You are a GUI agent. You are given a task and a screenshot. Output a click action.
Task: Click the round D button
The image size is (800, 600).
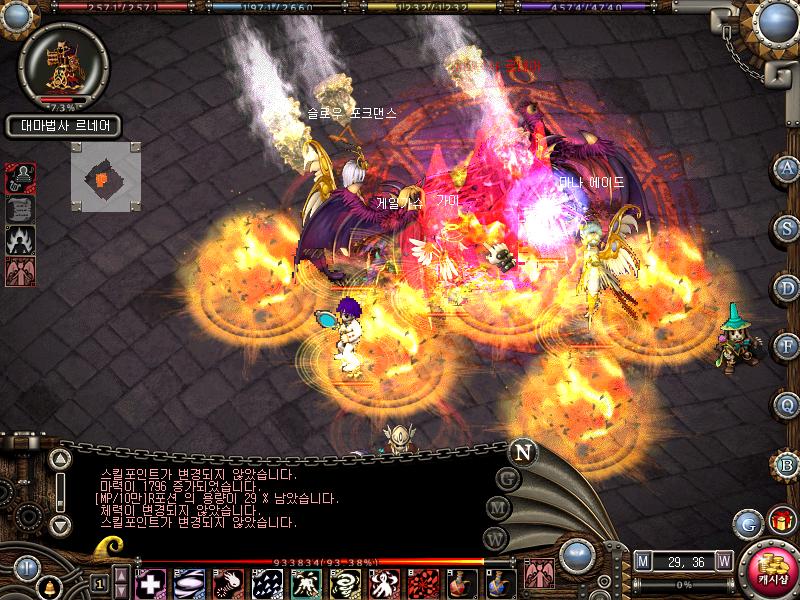(x=788, y=287)
